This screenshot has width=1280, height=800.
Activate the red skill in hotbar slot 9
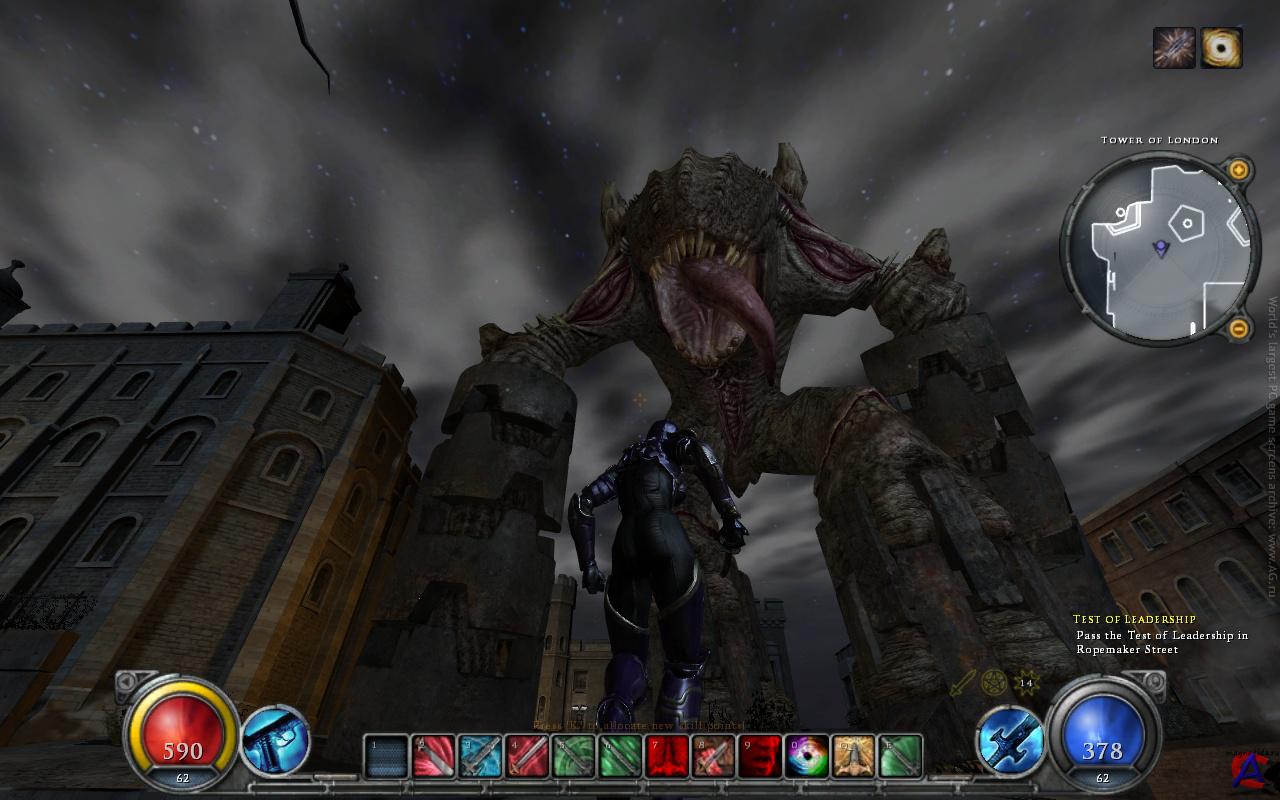click(760, 756)
